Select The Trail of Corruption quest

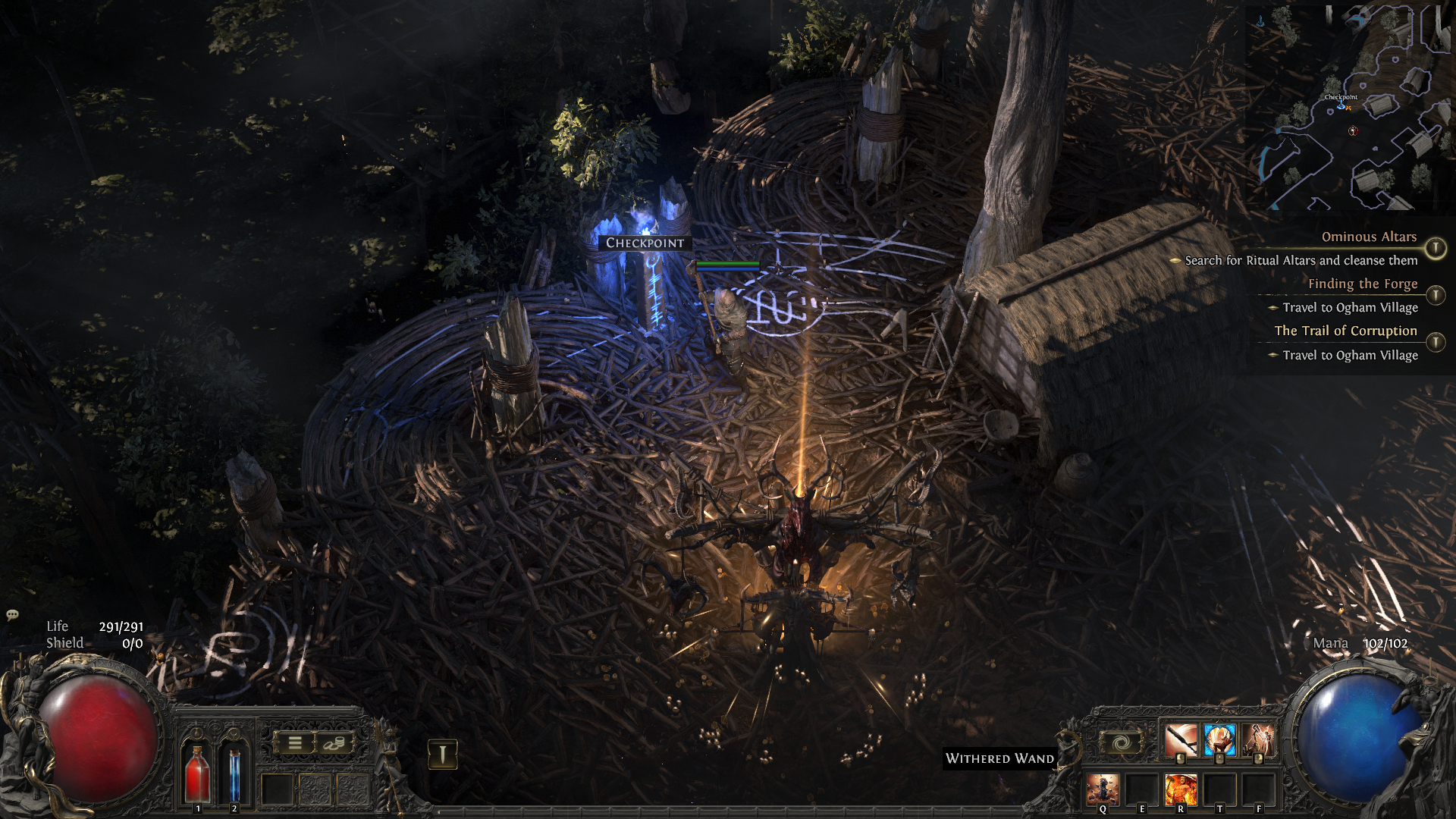click(x=1345, y=331)
